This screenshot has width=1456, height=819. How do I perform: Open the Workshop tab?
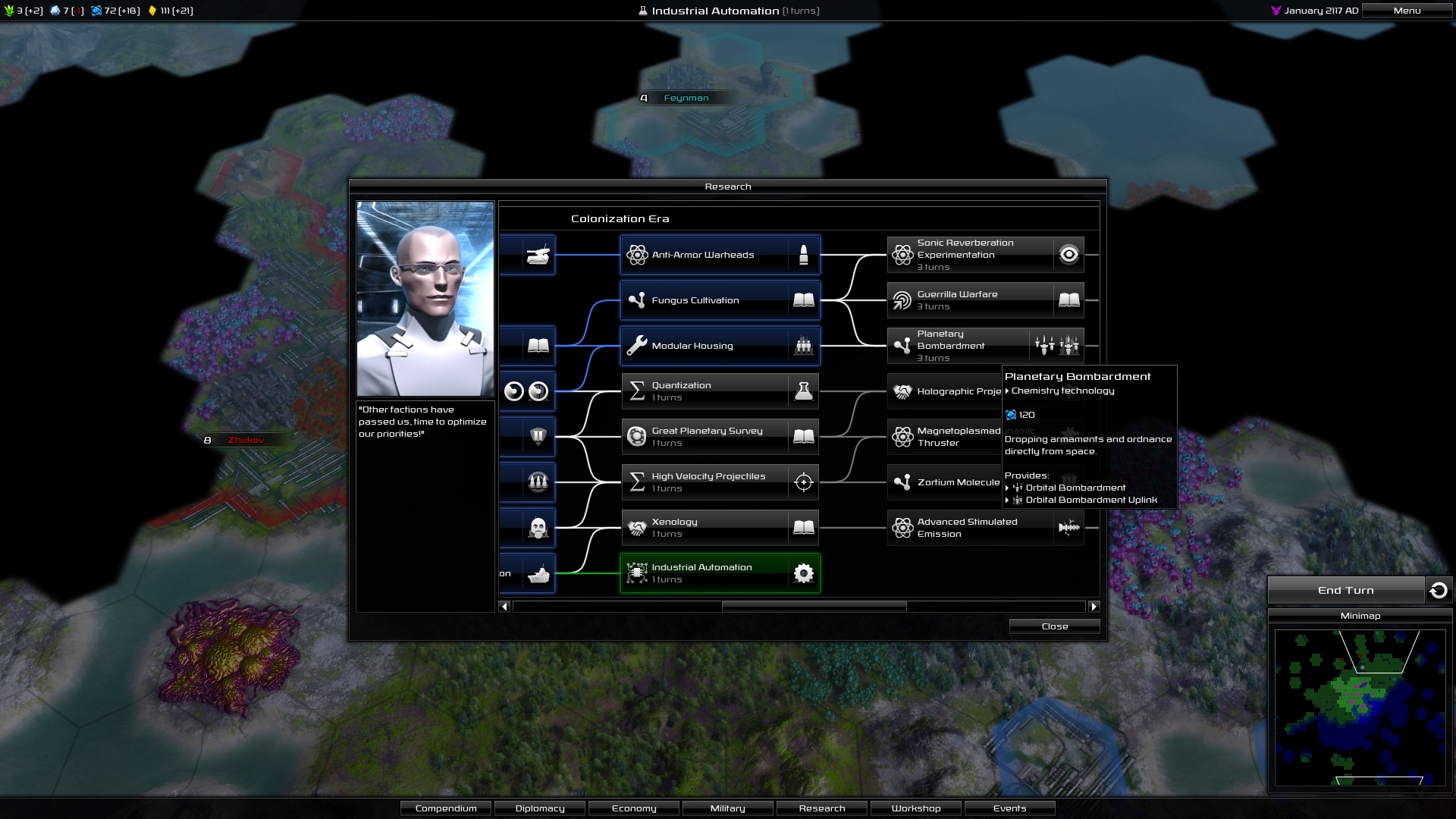coord(915,808)
